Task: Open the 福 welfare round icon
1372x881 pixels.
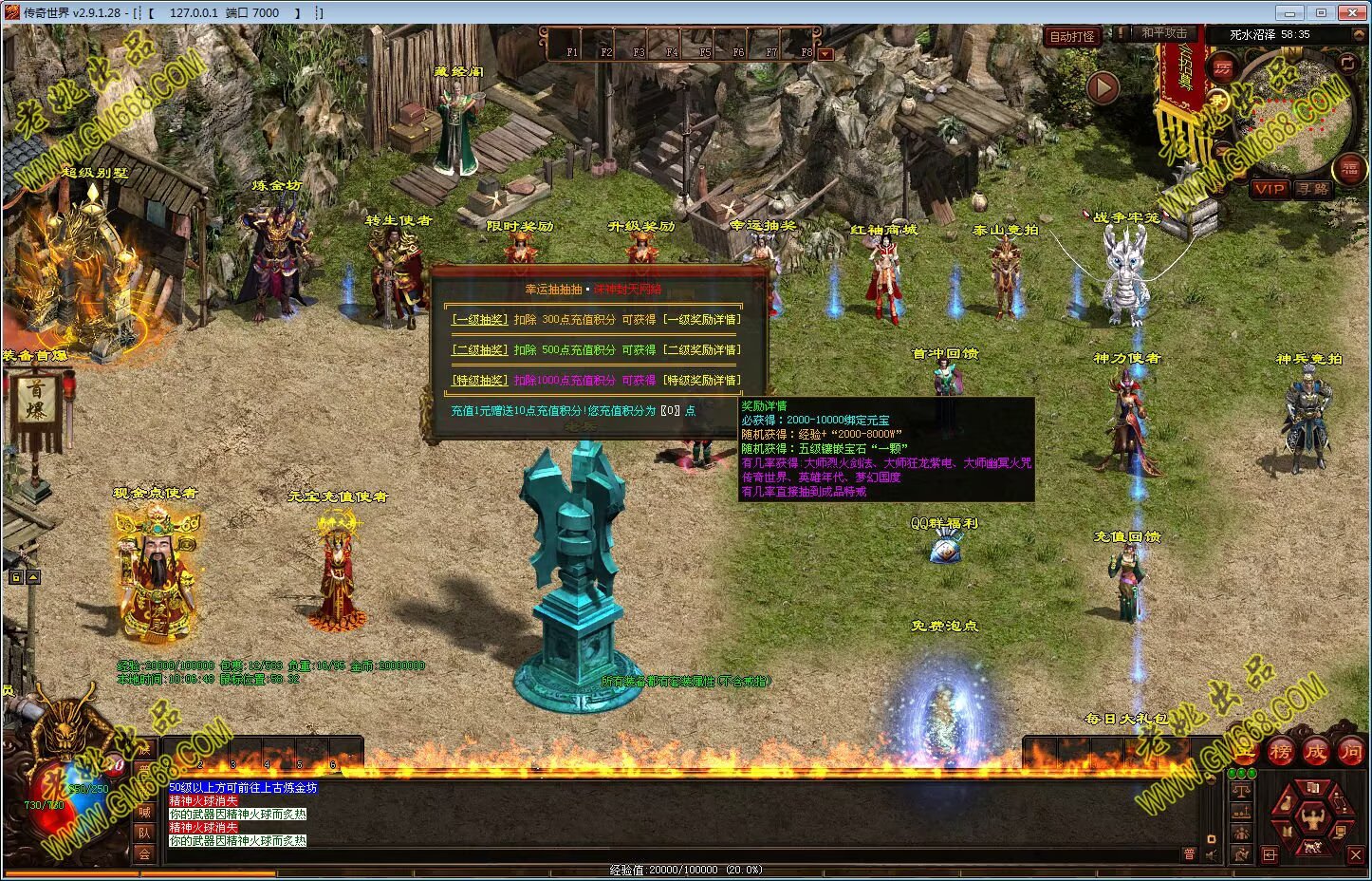Action: click(1349, 171)
